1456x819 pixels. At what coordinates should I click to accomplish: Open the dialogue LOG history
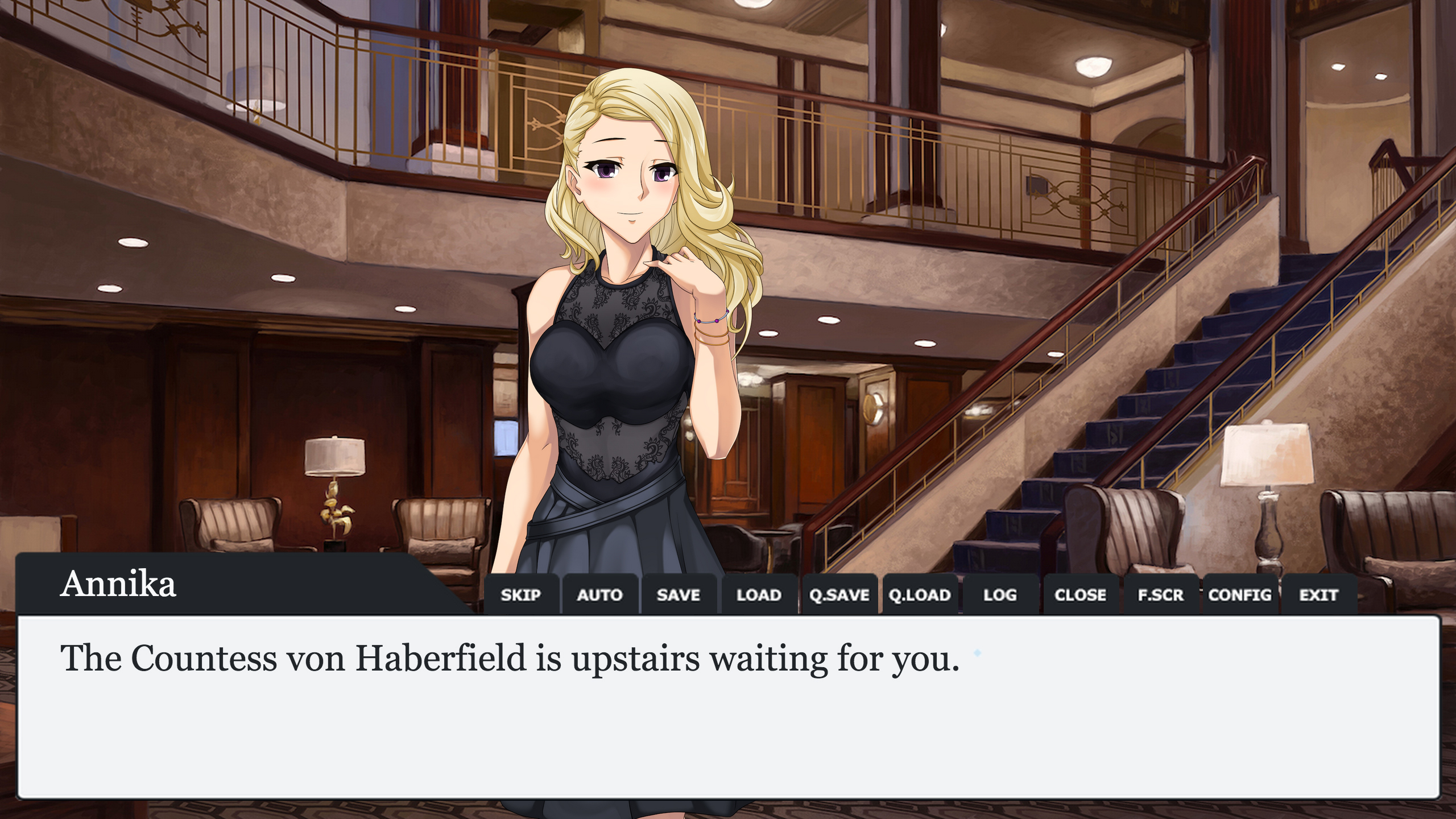[x=1000, y=595]
